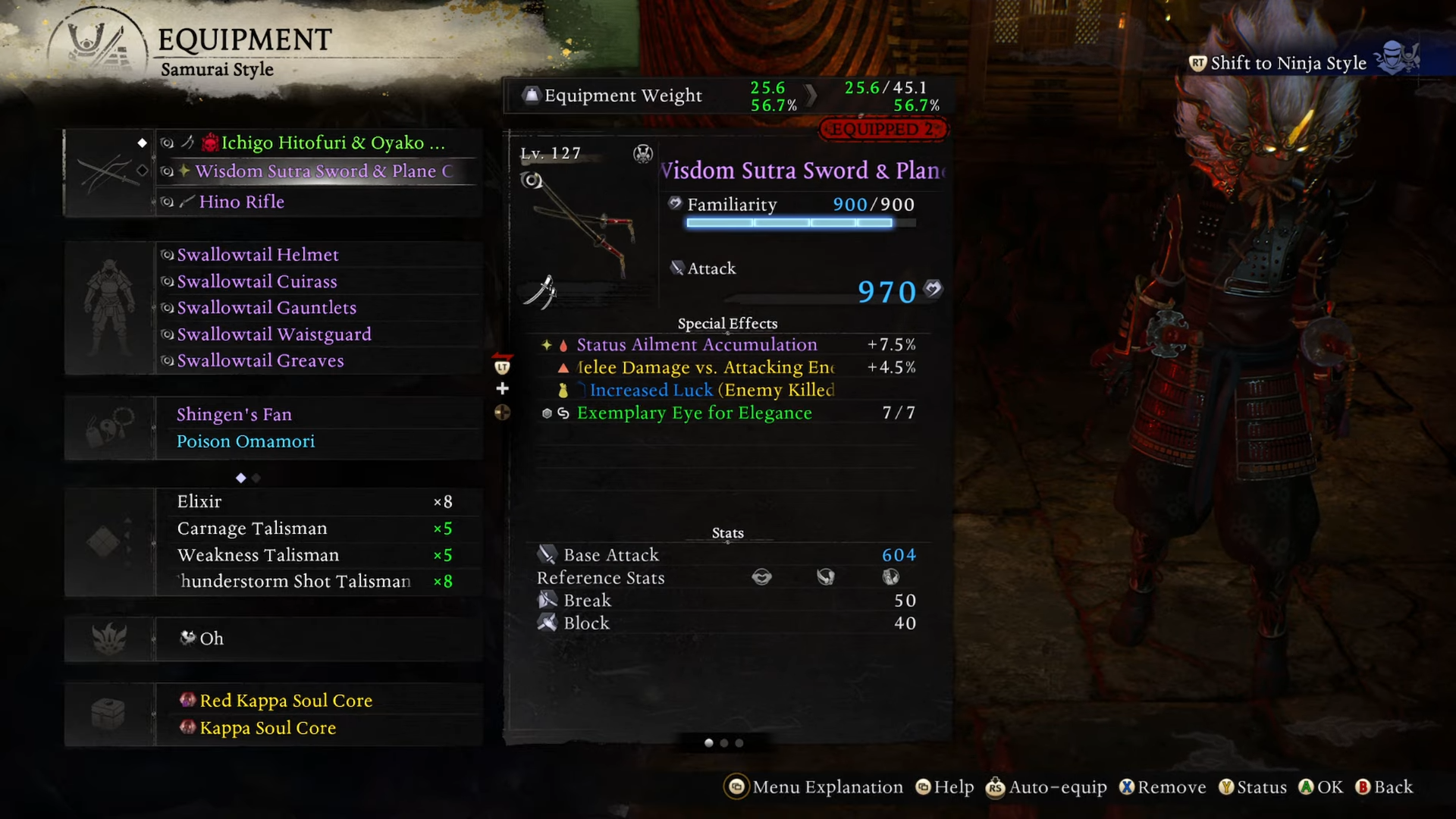Select the Wisdom Sutra Sword weapon slot
Screen dimensions: 1456x819
323,171
